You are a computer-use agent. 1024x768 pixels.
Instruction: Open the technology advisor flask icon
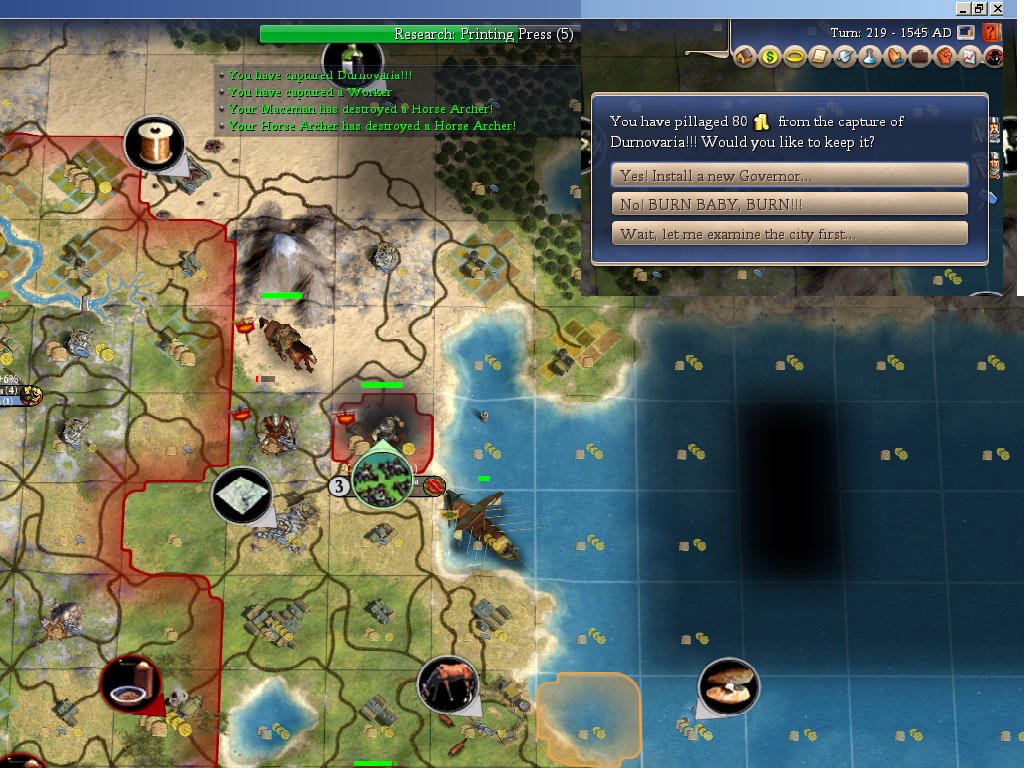pyautogui.click(x=870, y=57)
